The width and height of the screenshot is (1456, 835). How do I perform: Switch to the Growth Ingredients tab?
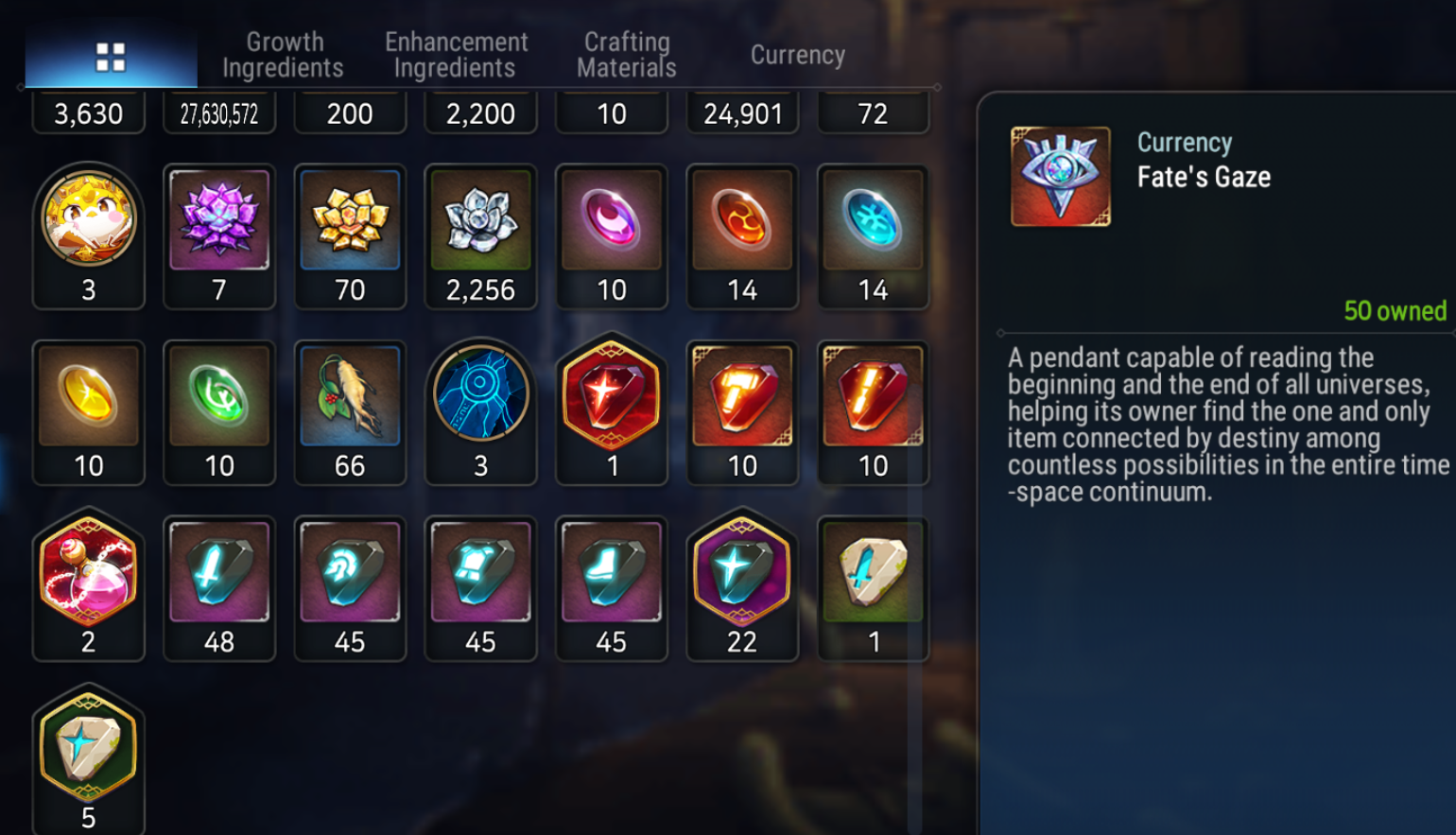point(283,55)
